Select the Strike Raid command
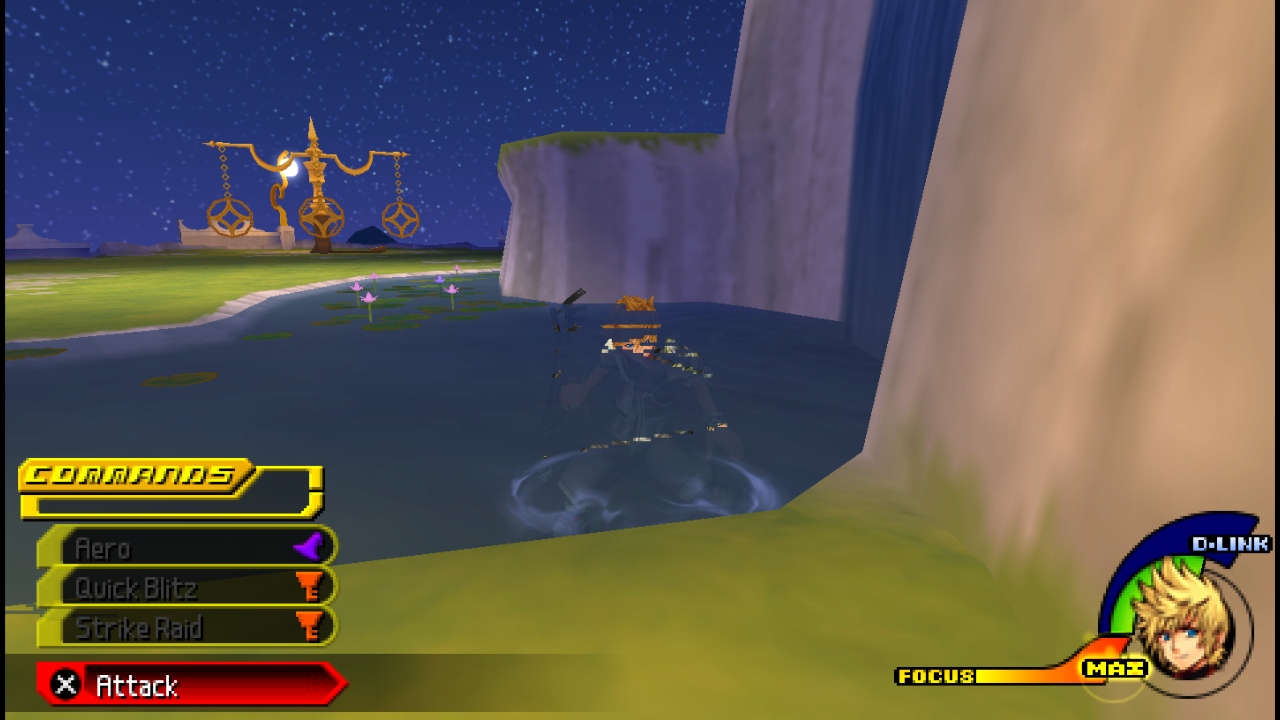Viewport: 1280px width, 720px height. [188, 628]
